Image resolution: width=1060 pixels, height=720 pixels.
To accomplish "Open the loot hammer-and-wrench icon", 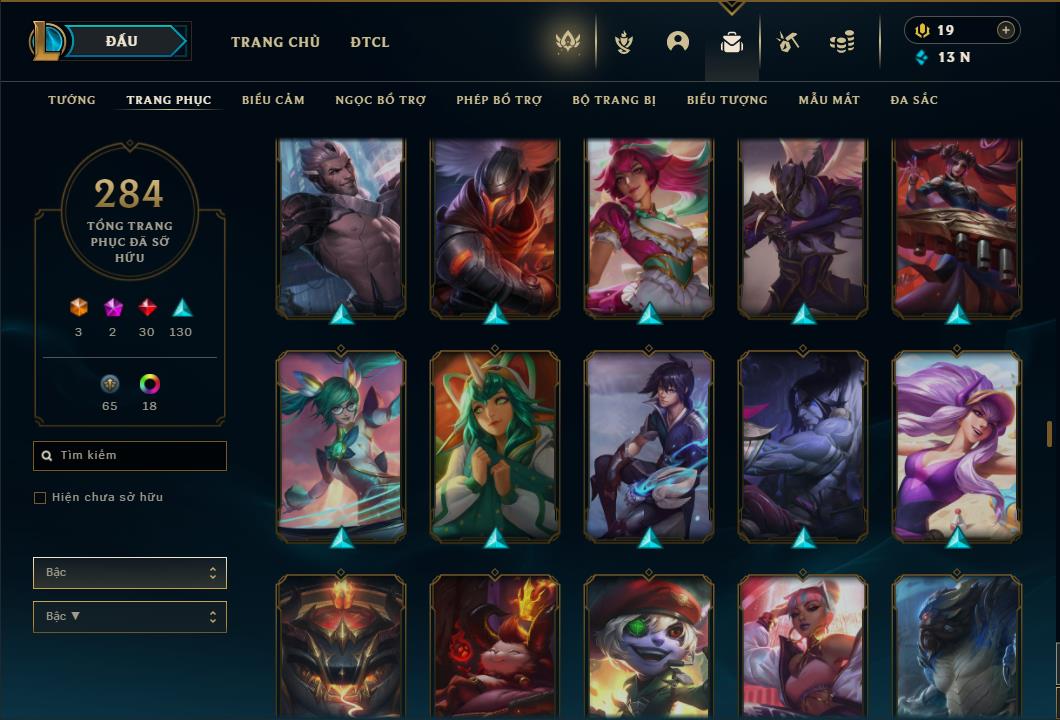I will (788, 42).
